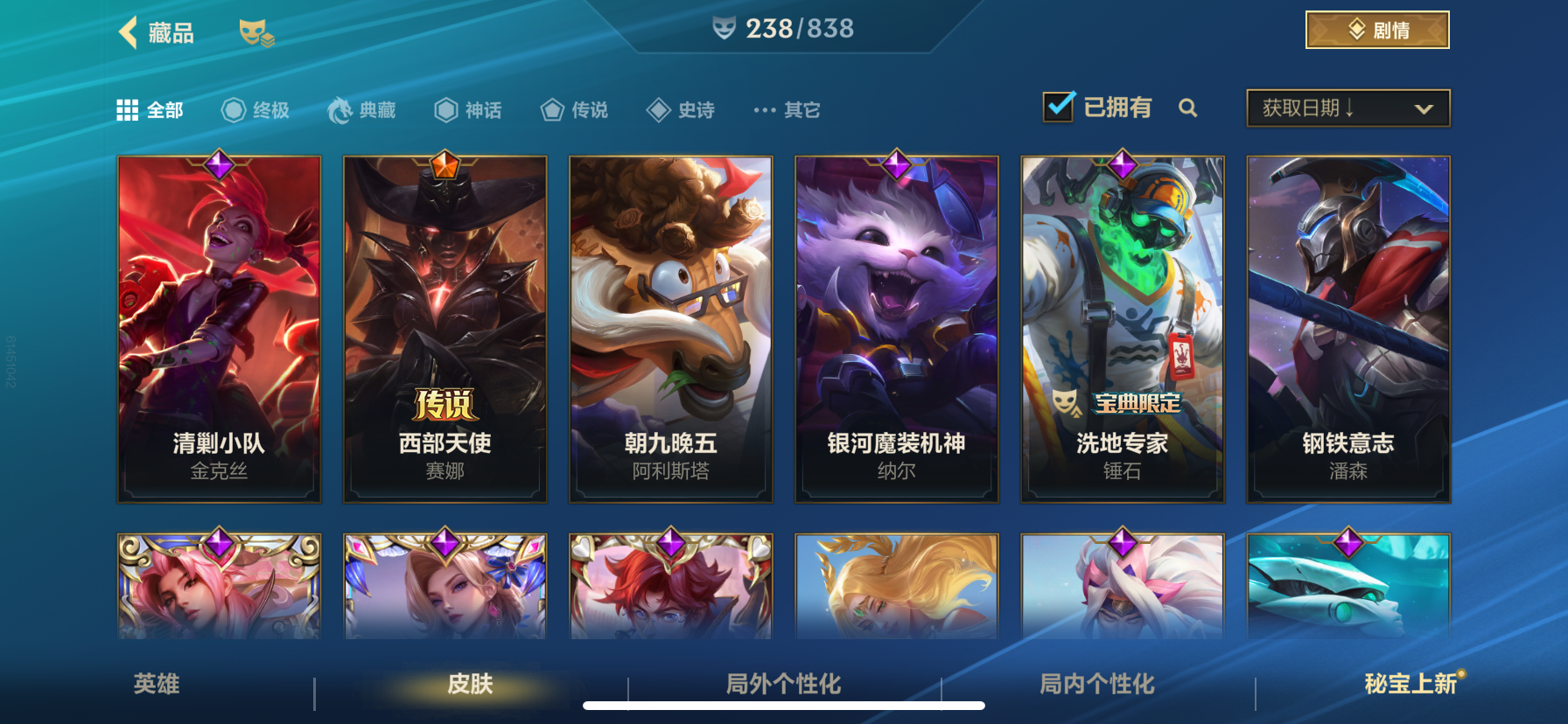Viewport: 1568px width, 724px height.
Task: Click the purple gem icon on 清剿小队 card
Action: click(219, 164)
